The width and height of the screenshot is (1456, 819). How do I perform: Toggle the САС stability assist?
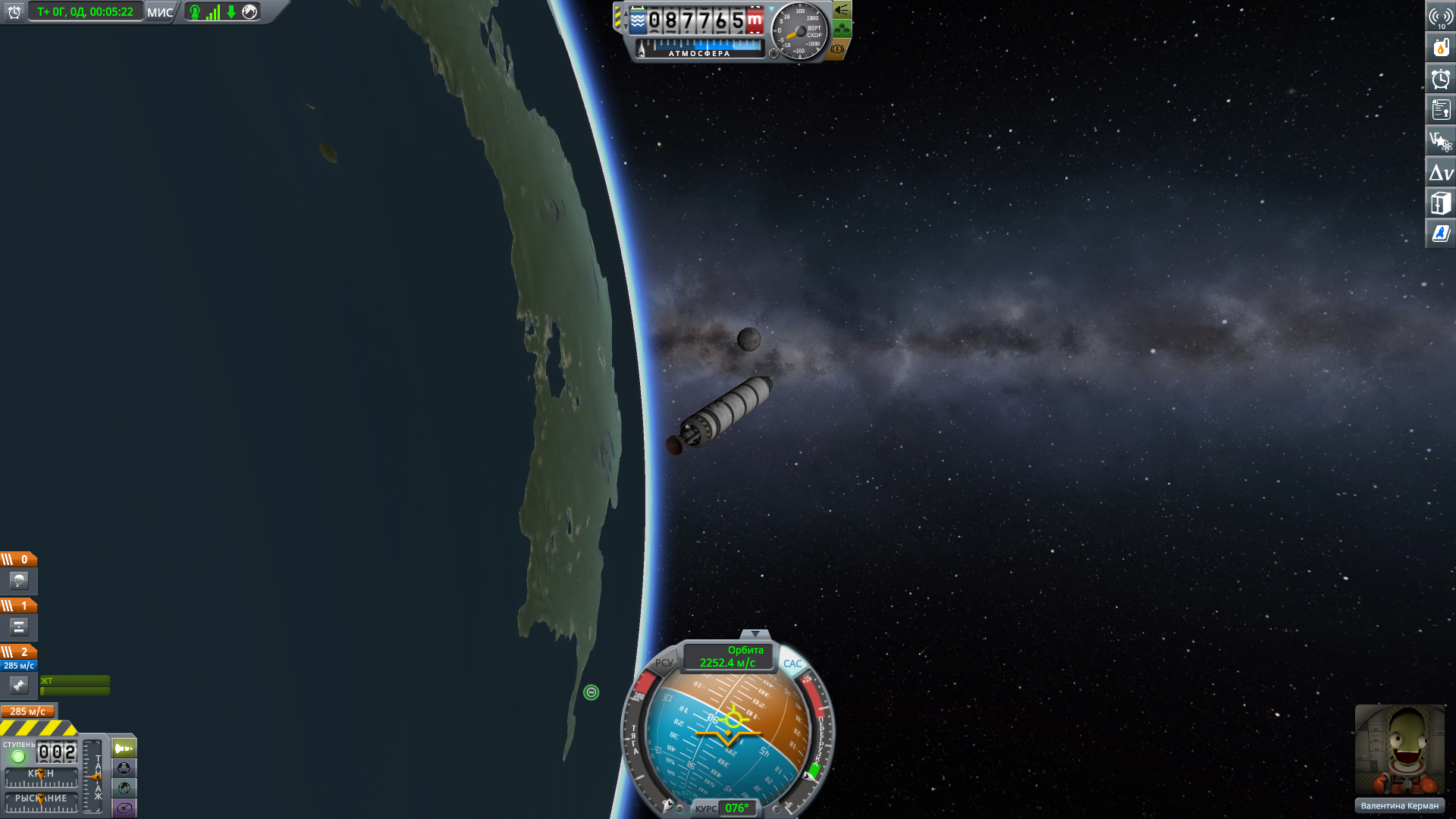click(x=792, y=664)
